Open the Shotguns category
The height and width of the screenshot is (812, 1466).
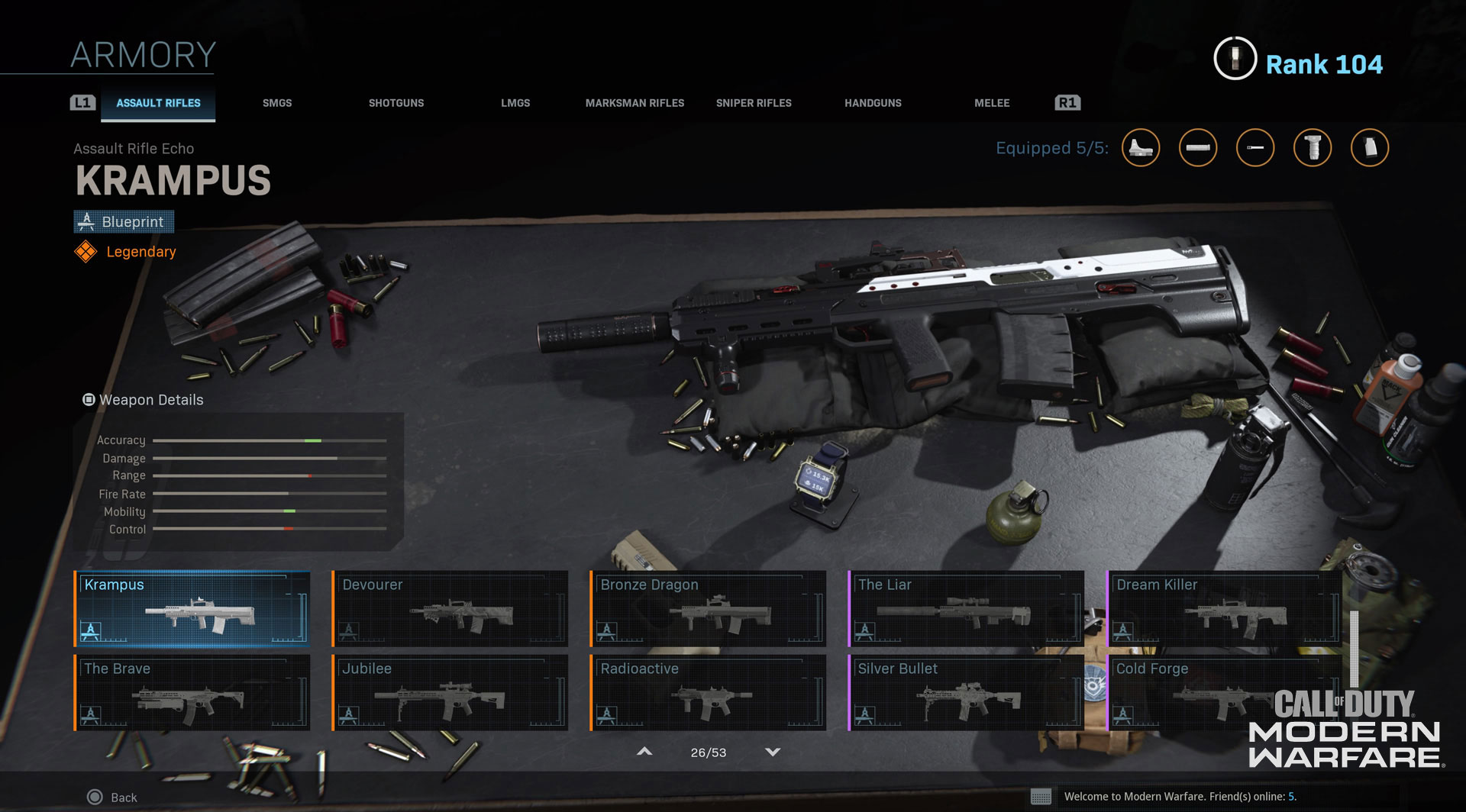pyautogui.click(x=396, y=103)
